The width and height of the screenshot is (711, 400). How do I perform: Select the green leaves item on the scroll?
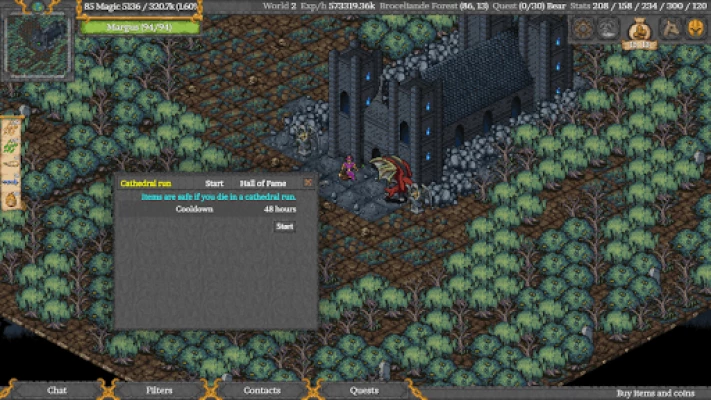11,147
